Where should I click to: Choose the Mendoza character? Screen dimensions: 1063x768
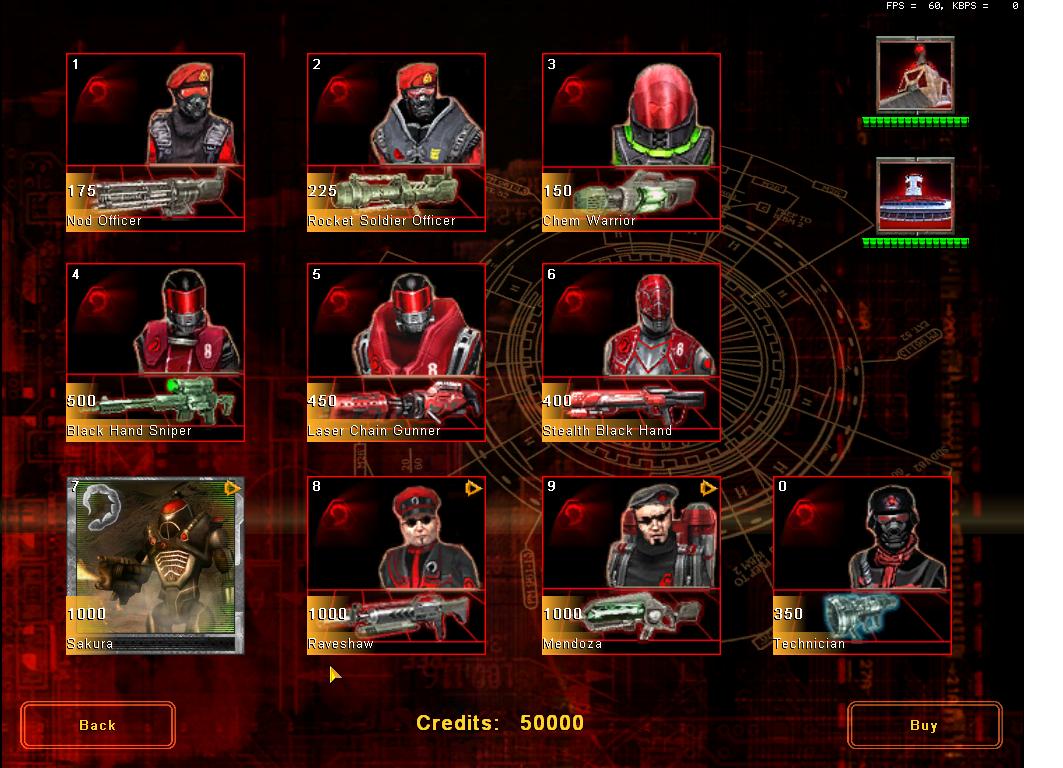pyautogui.click(x=631, y=565)
